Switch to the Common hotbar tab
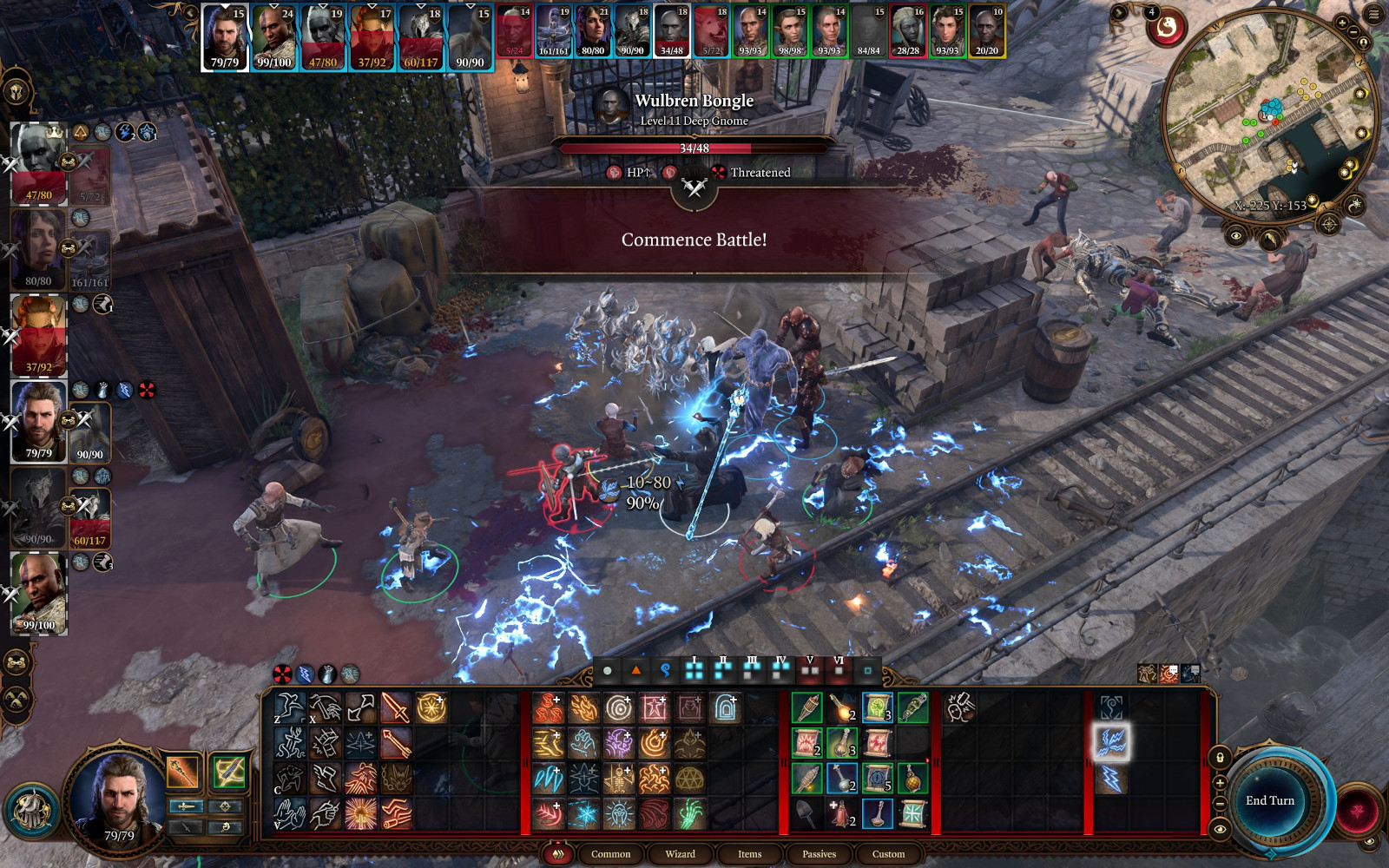Image resolution: width=1389 pixels, height=868 pixels. tap(610, 854)
